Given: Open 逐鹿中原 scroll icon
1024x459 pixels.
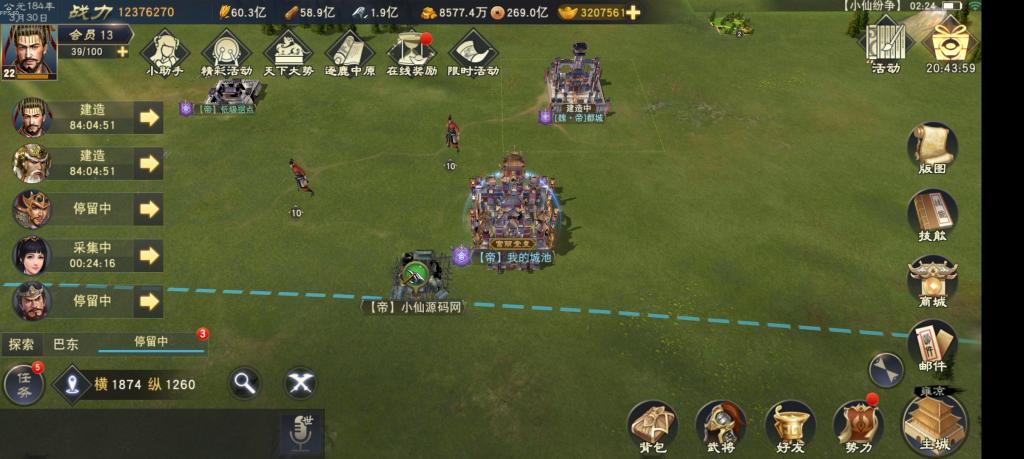Looking at the screenshot, I should [350, 52].
